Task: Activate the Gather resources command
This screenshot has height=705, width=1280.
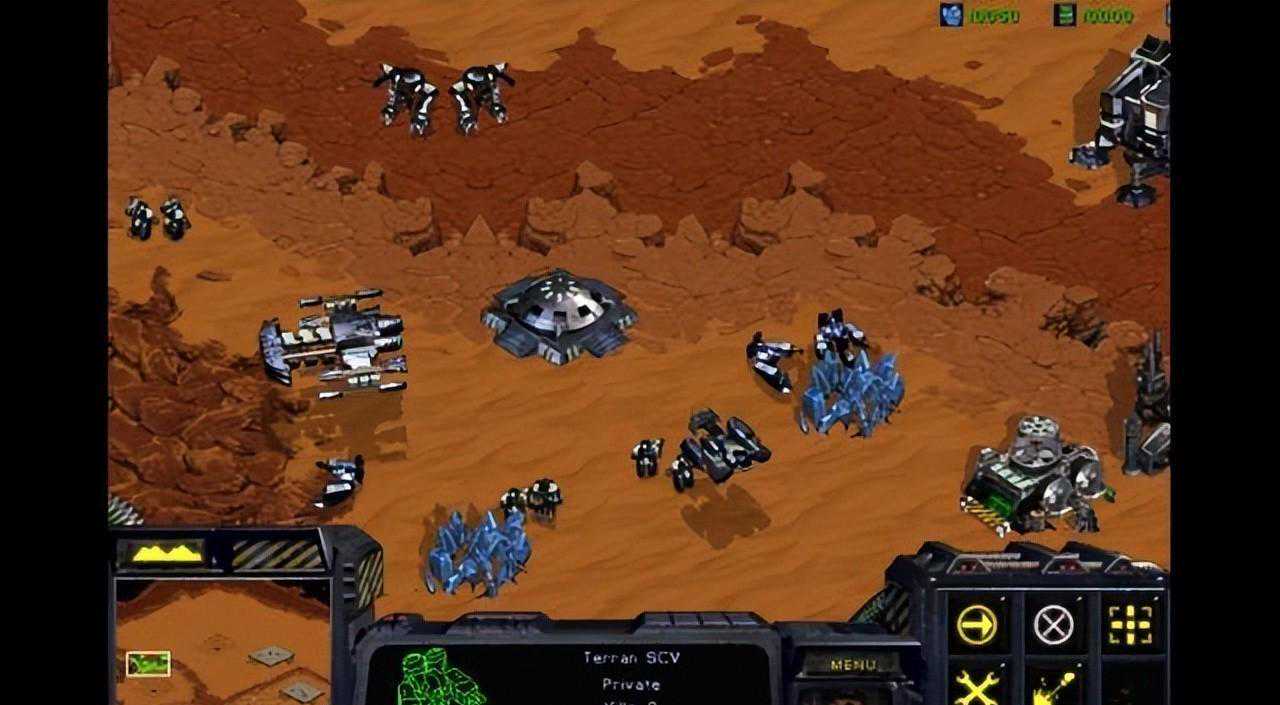Action: click(x=1053, y=688)
